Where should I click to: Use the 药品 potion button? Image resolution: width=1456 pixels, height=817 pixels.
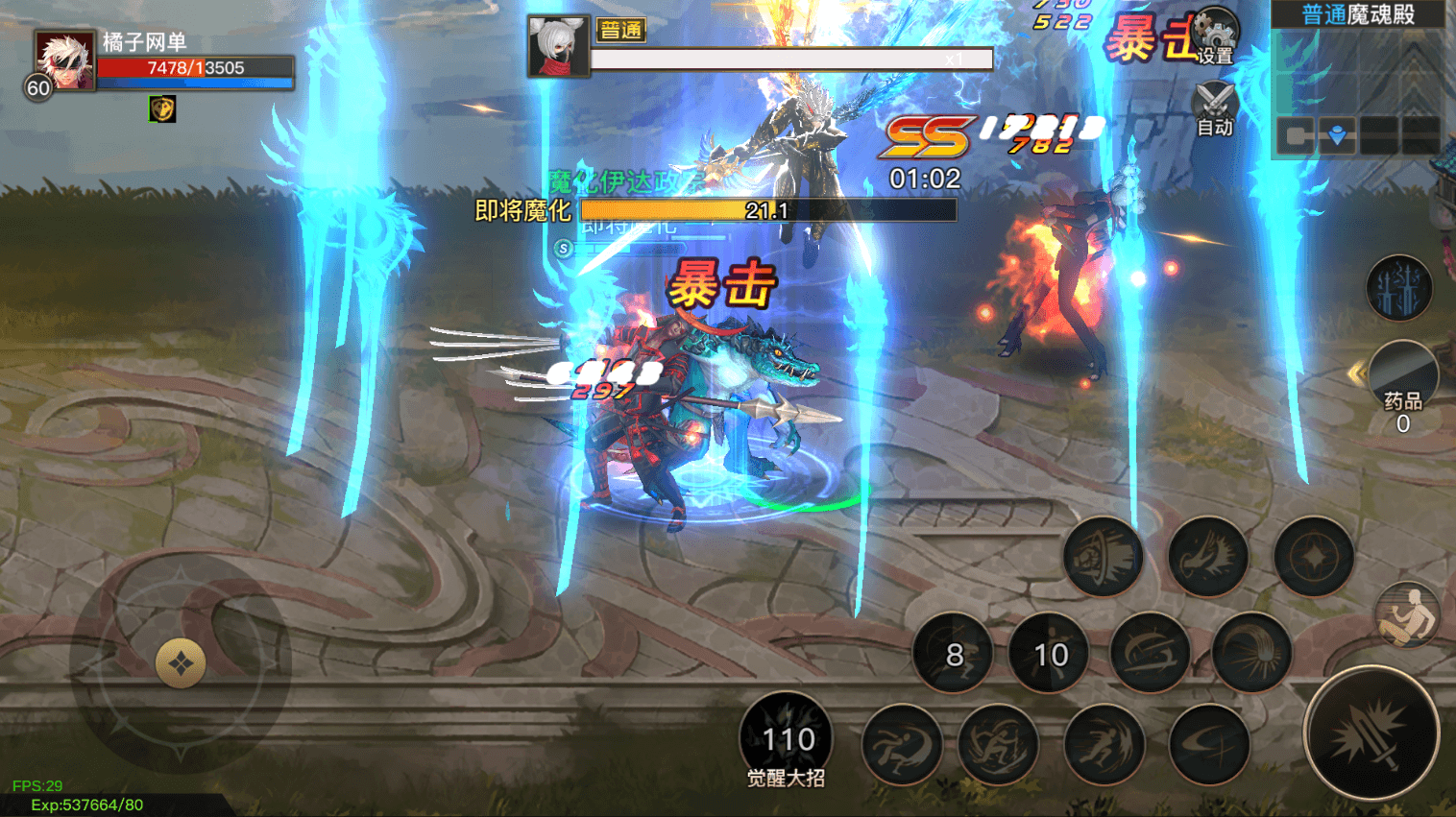(1402, 379)
